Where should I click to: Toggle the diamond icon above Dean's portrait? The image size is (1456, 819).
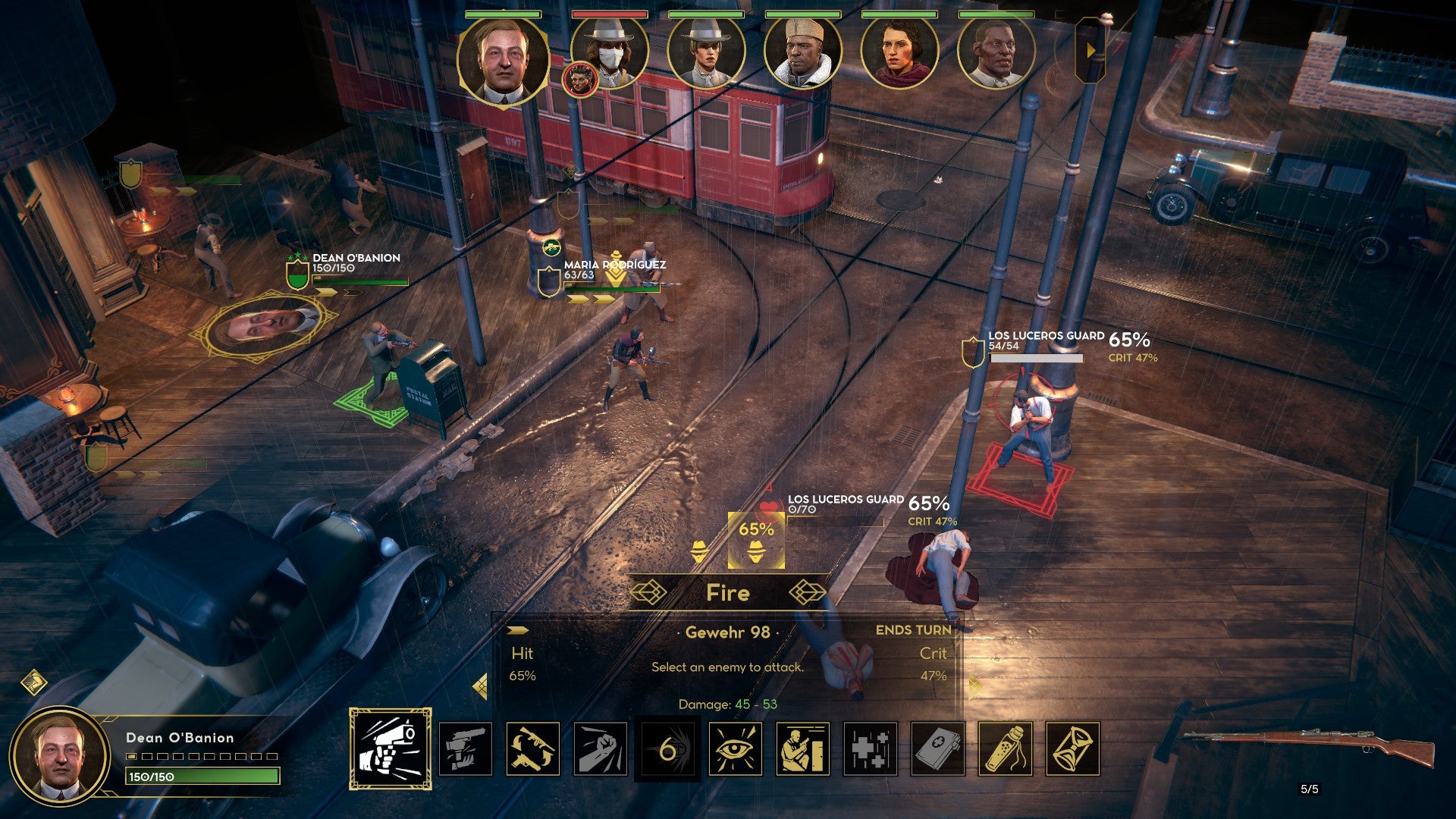coord(34,682)
